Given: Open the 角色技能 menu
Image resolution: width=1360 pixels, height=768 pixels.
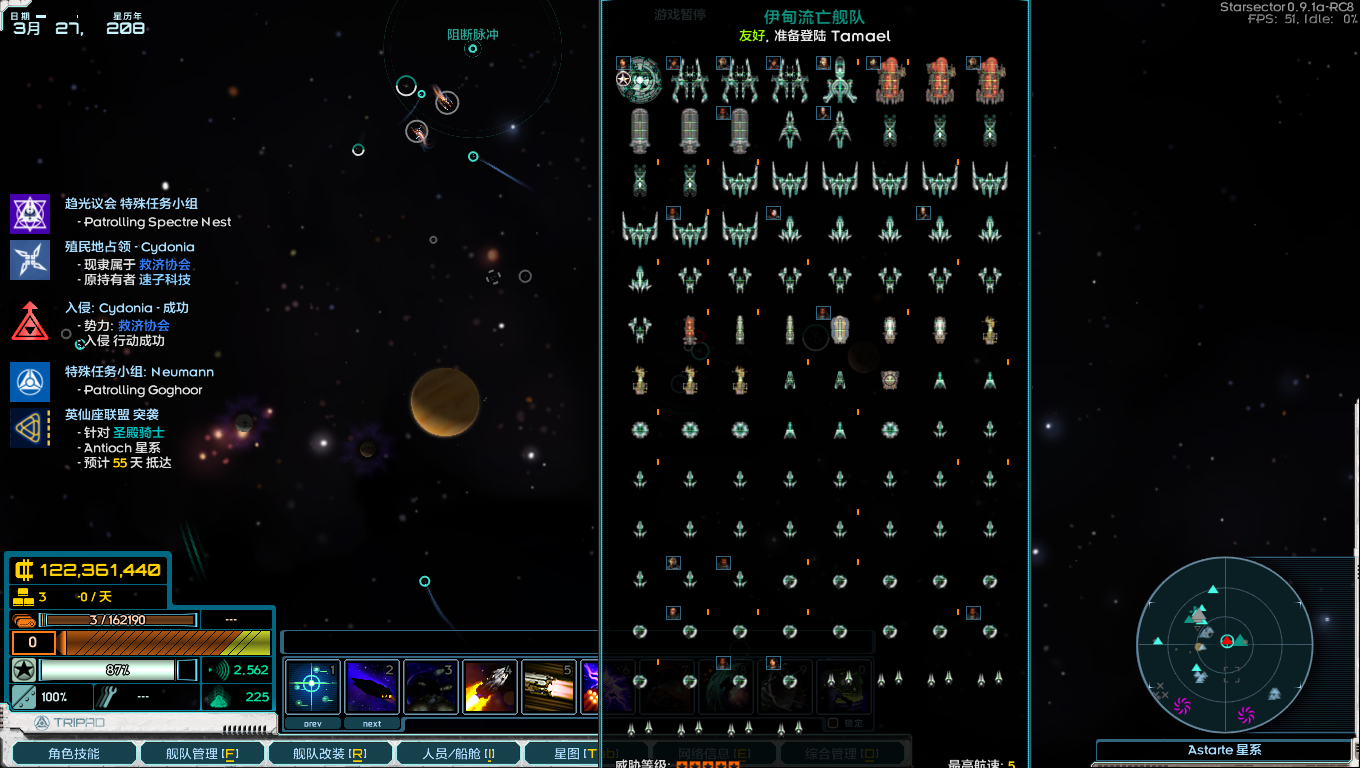Looking at the screenshot, I should [73, 752].
